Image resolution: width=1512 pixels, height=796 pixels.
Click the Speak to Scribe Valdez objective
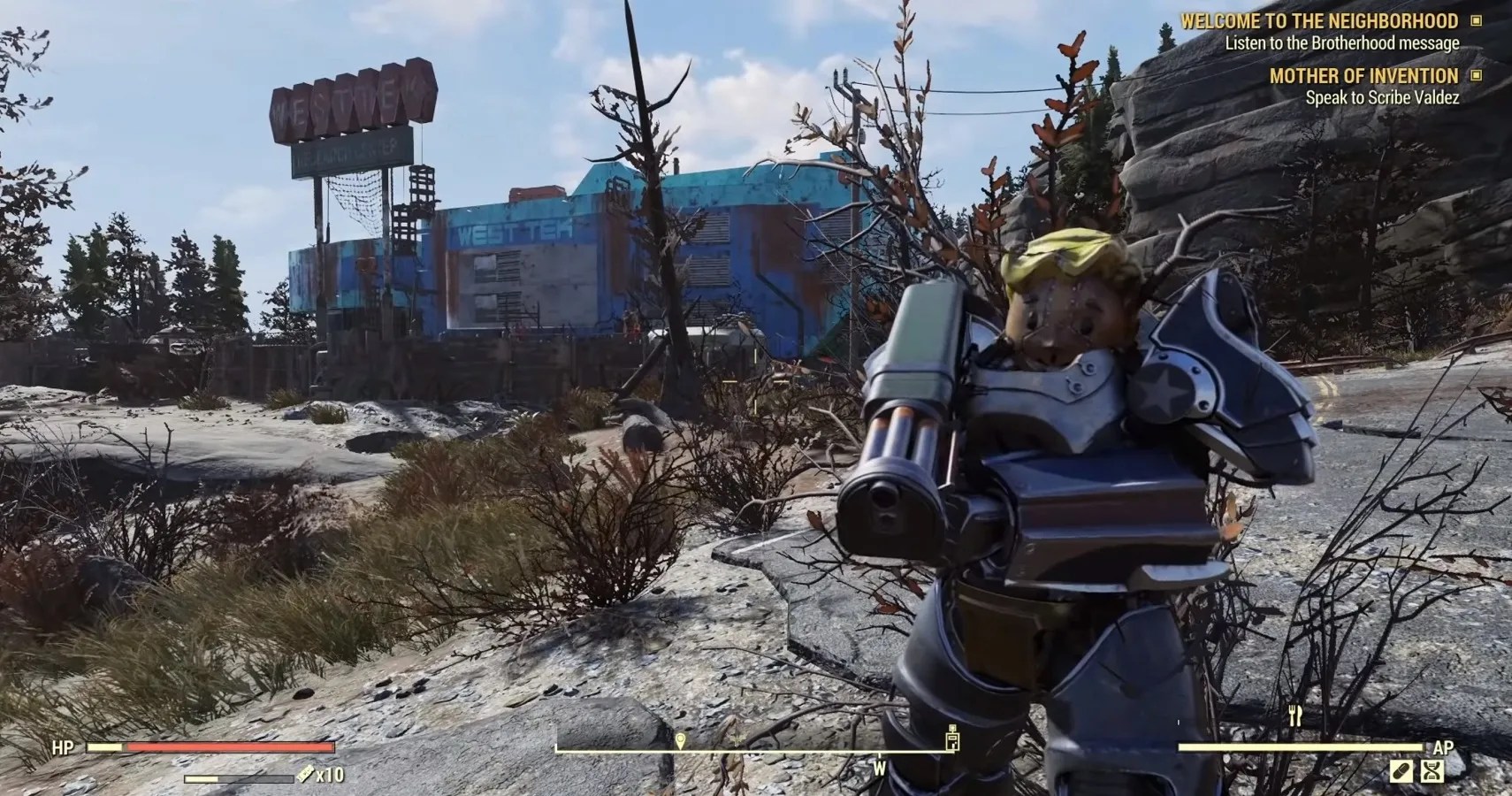click(x=1384, y=97)
